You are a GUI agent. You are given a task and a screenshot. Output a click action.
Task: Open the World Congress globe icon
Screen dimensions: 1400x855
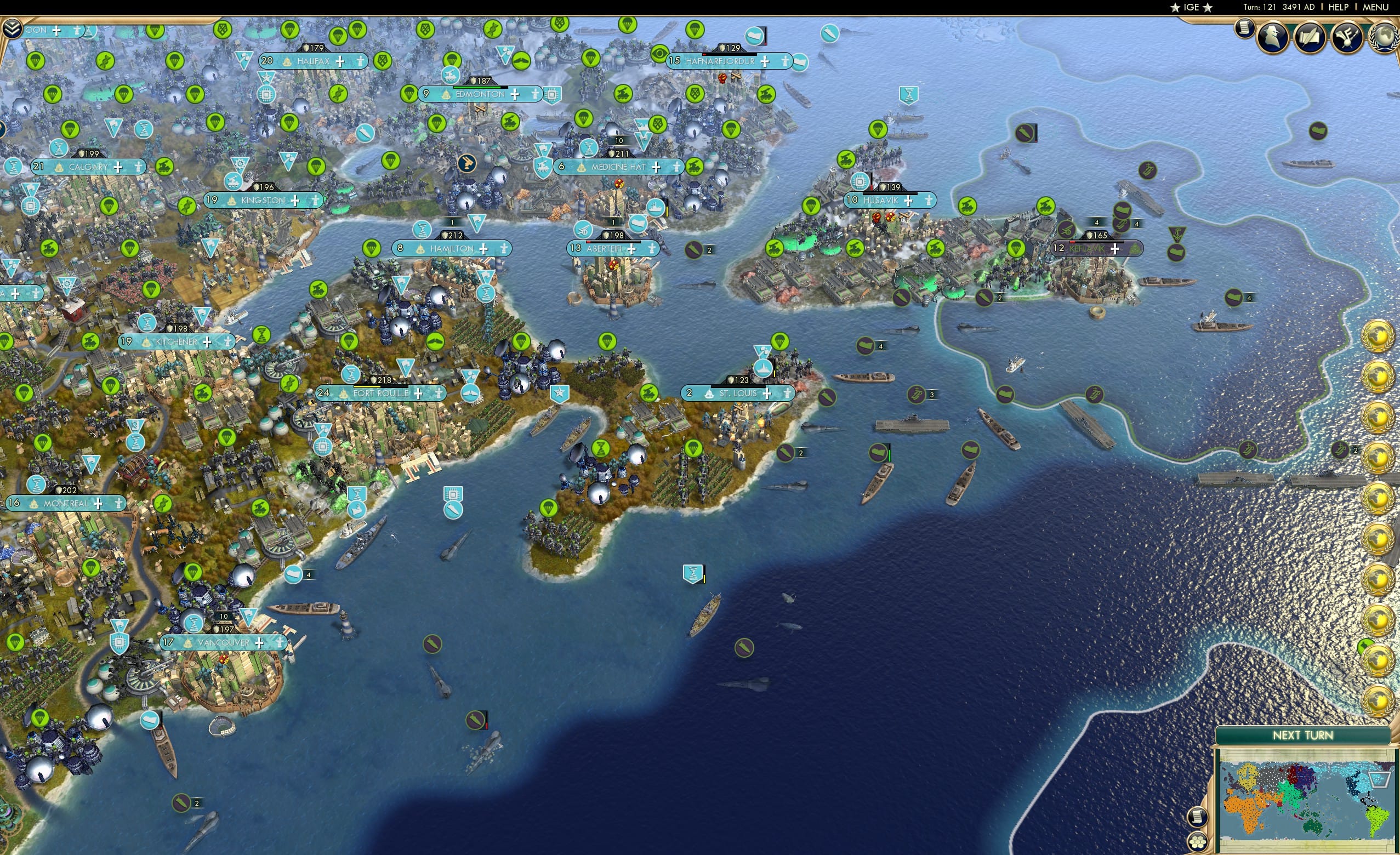coord(1385,37)
